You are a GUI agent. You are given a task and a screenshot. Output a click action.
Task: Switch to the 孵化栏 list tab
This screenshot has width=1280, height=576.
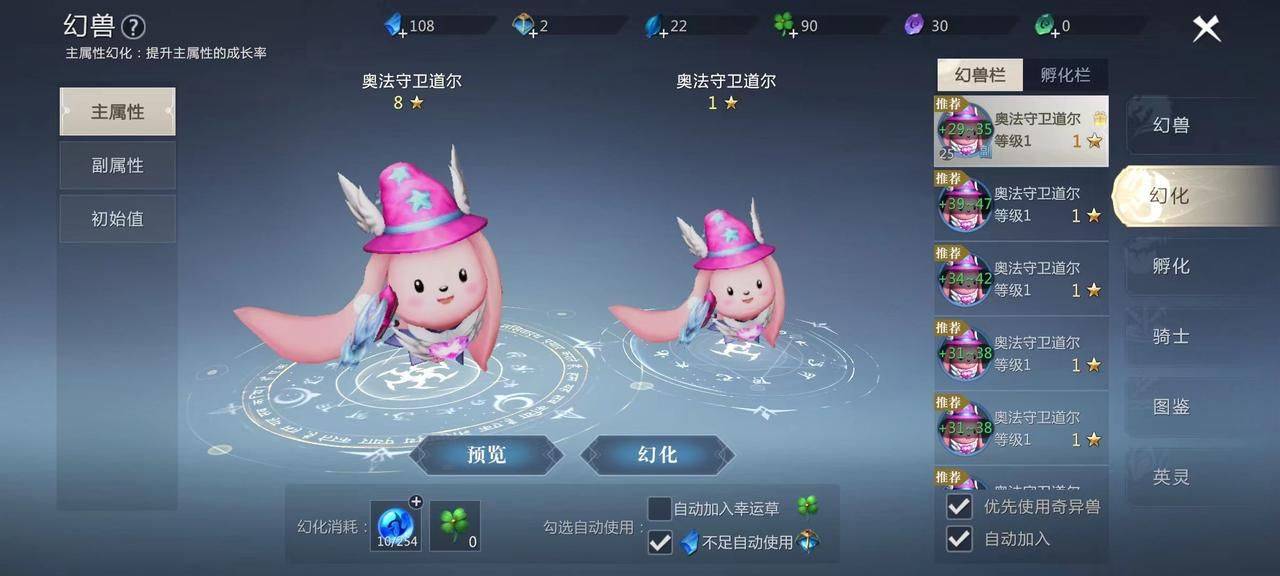click(1065, 75)
